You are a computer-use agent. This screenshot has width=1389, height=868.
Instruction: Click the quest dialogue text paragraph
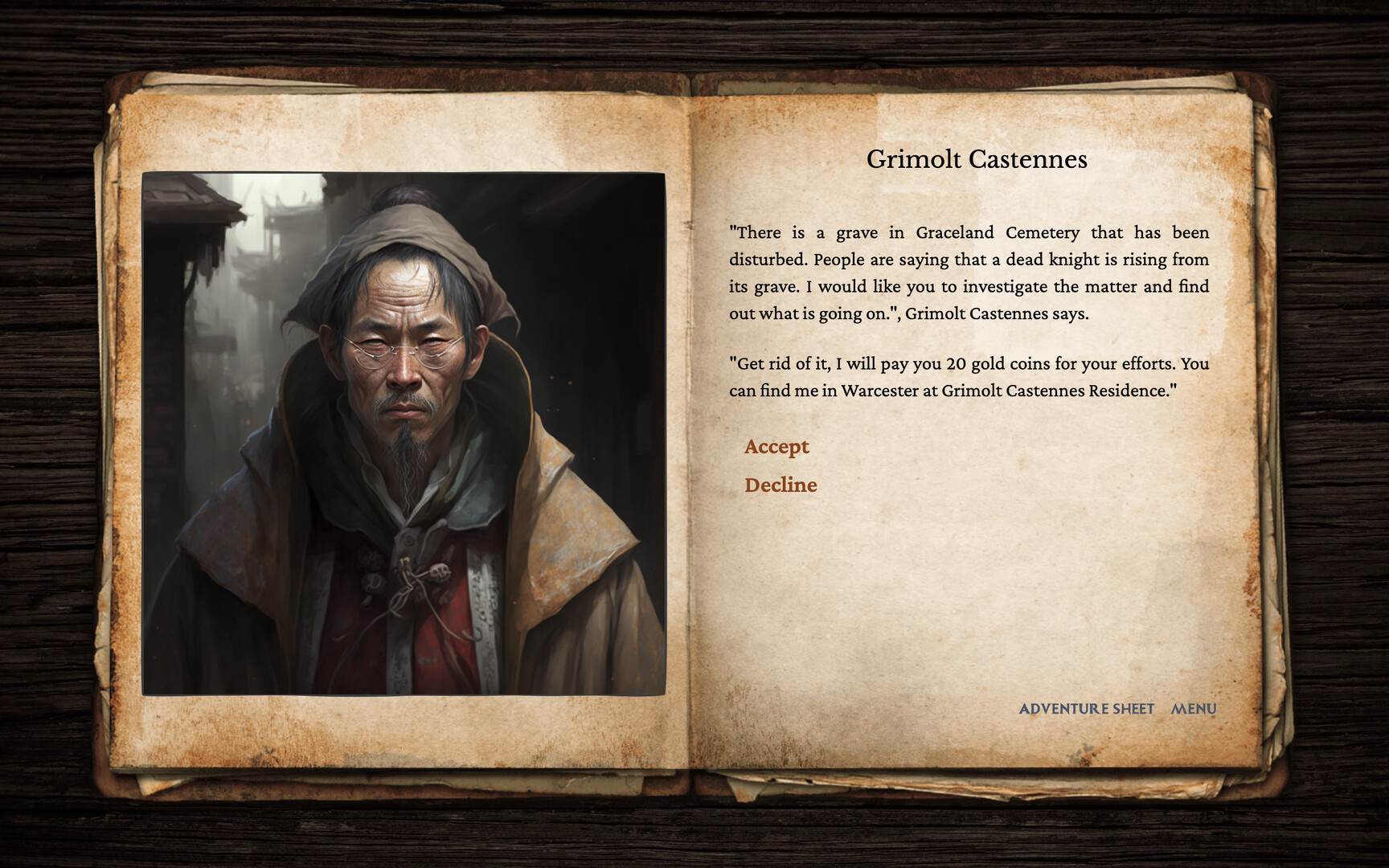click(x=969, y=272)
